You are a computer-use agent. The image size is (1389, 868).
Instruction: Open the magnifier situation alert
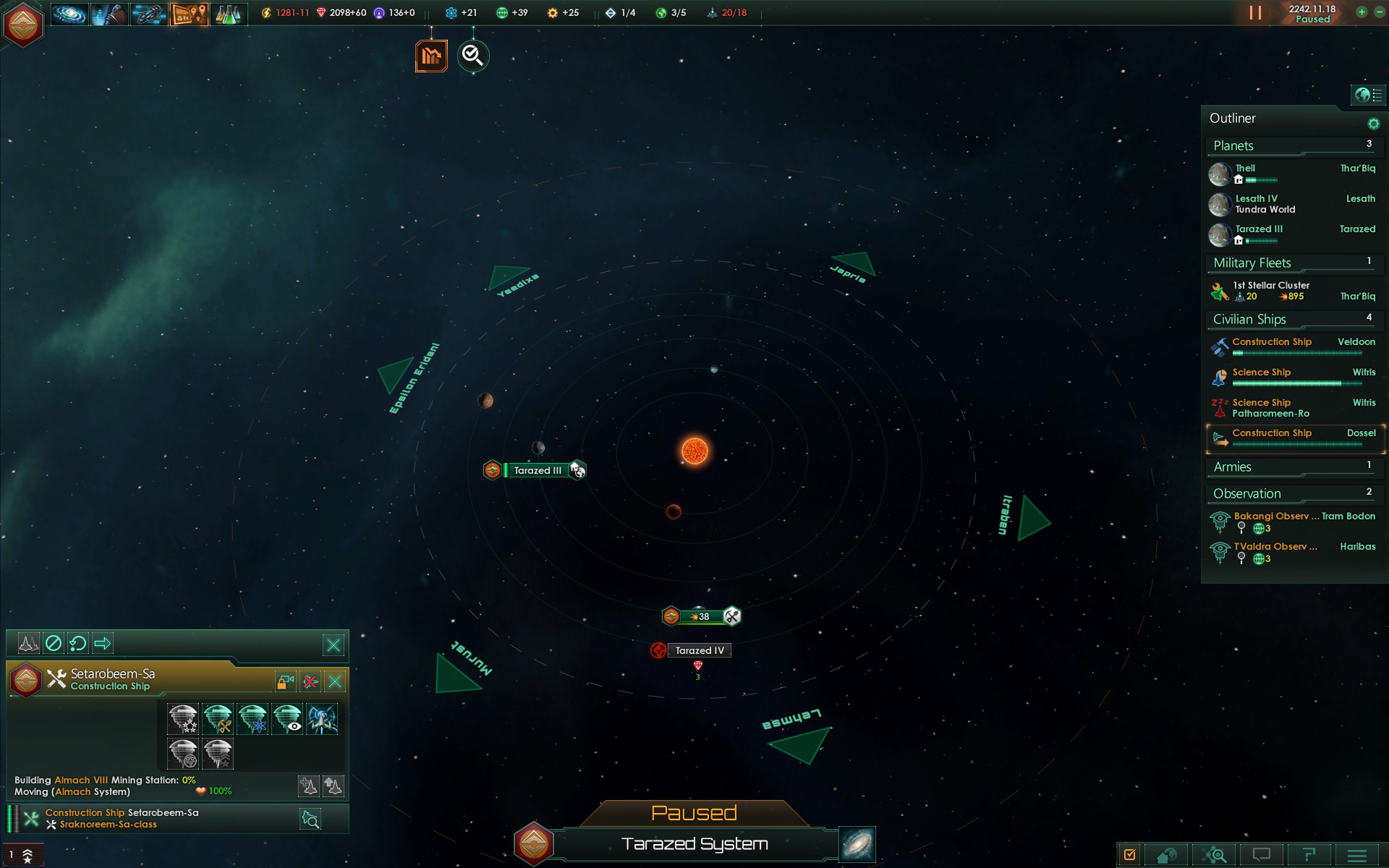coord(473,56)
